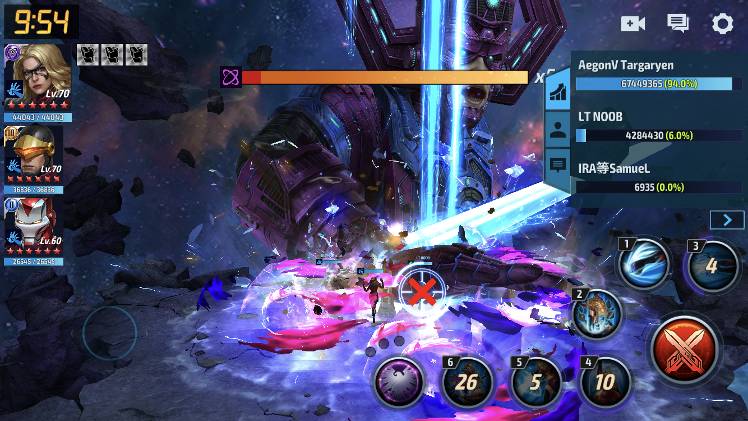Activate skill 2 ability icon

[x=598, y=314]
